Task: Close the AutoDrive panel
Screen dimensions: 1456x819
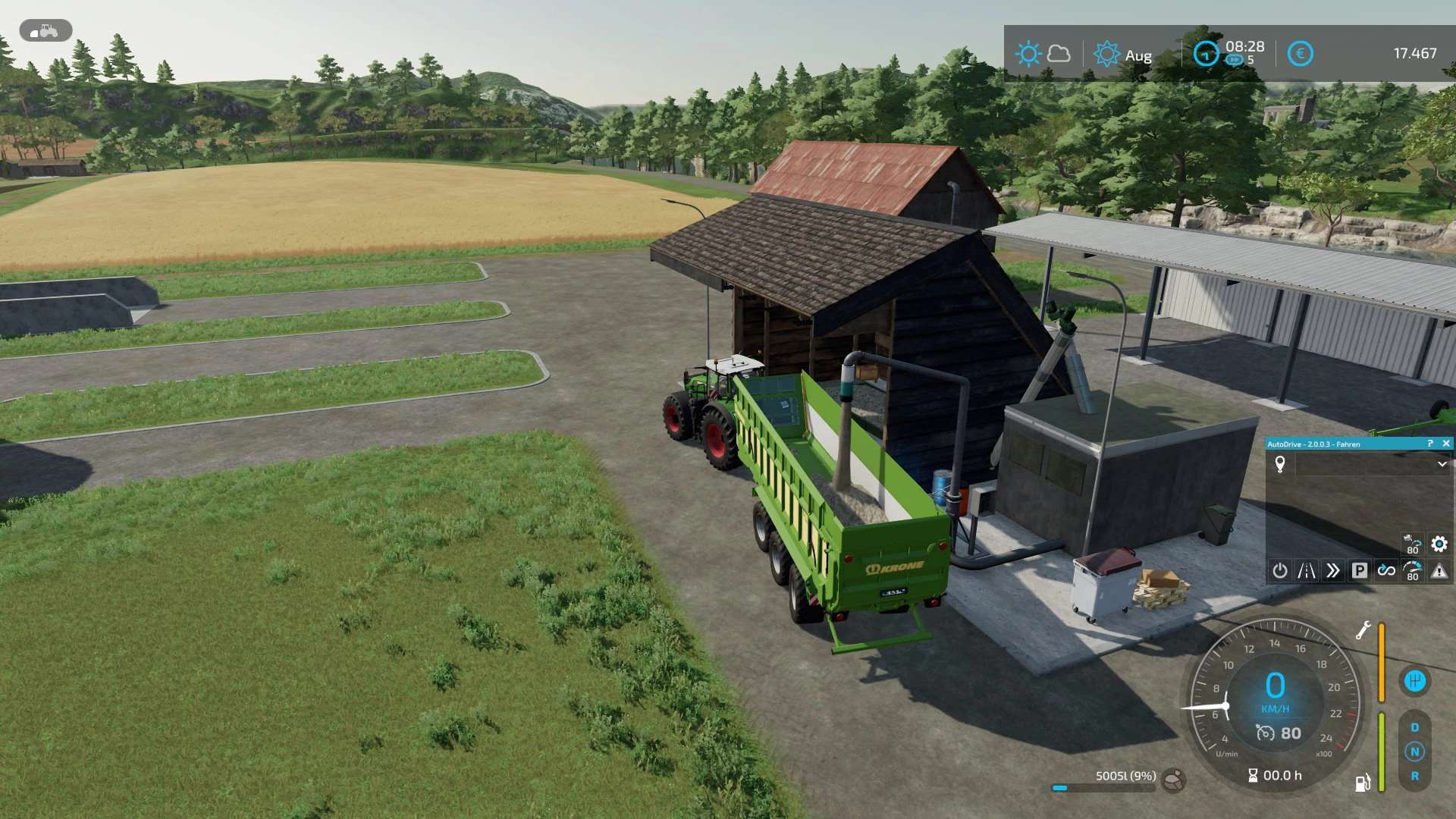Action: click(x=1445, y=444)
